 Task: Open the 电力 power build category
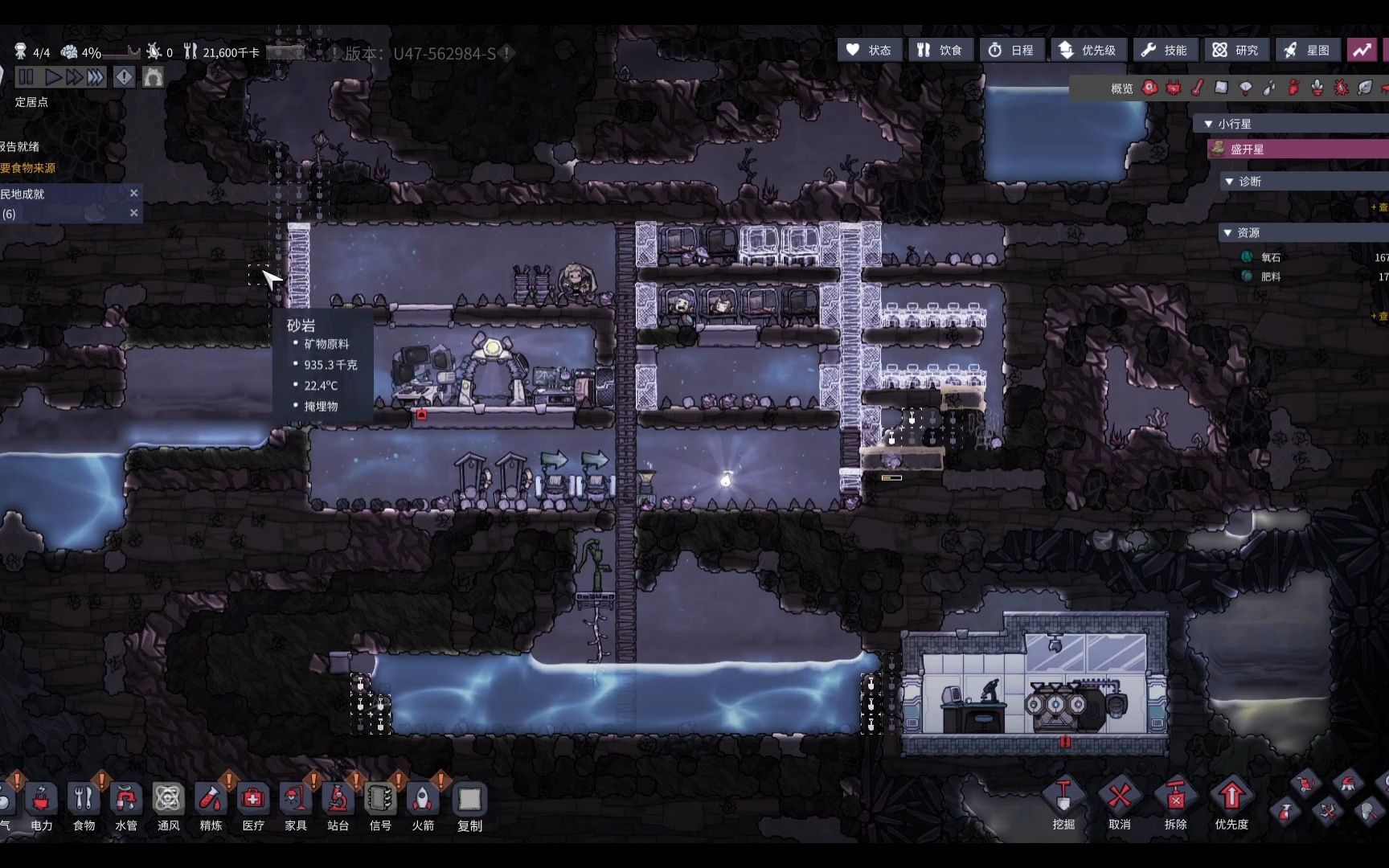pos(42,805)
